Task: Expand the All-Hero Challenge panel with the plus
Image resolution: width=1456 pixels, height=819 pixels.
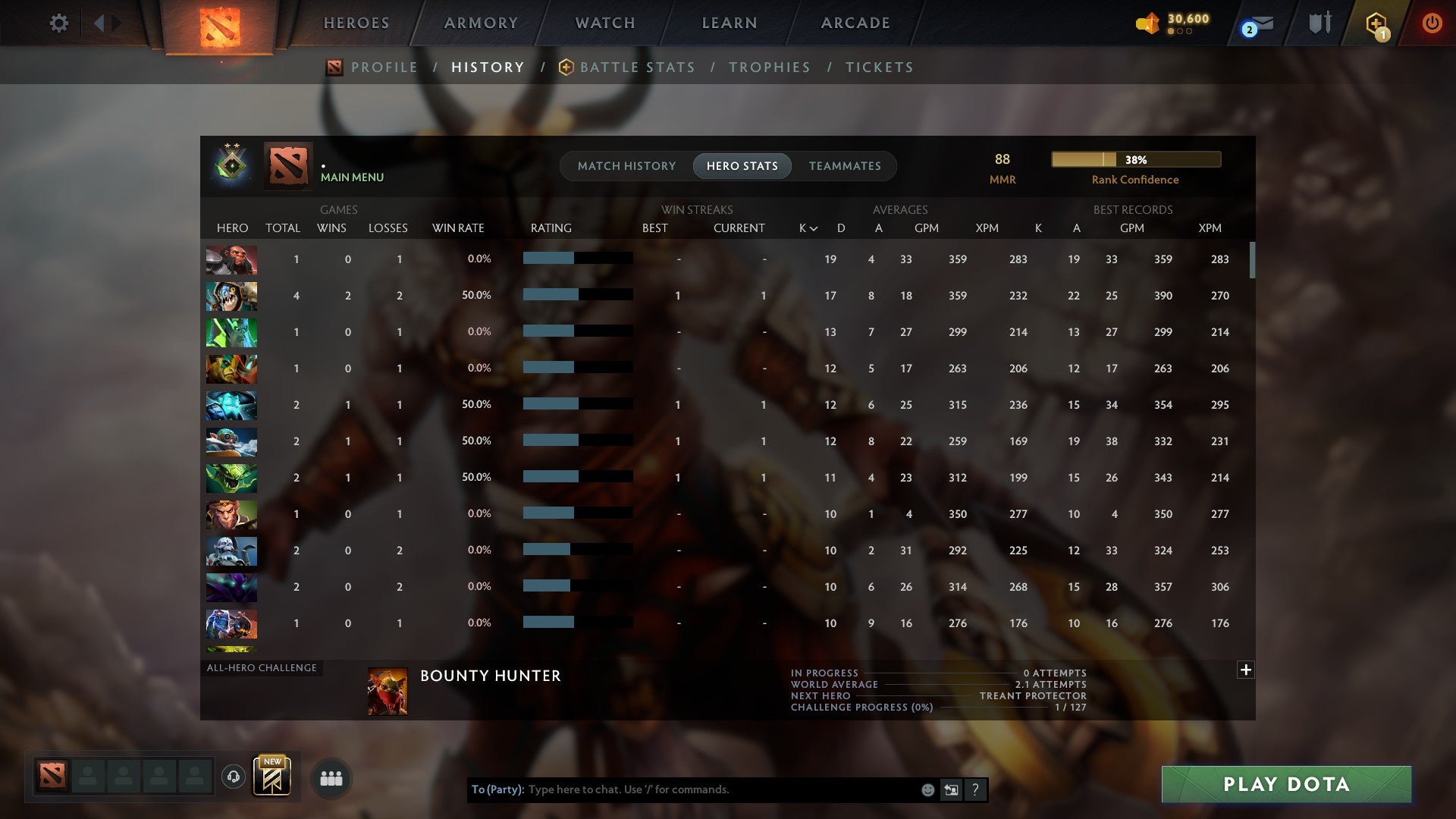Action: pos(1245,670)
